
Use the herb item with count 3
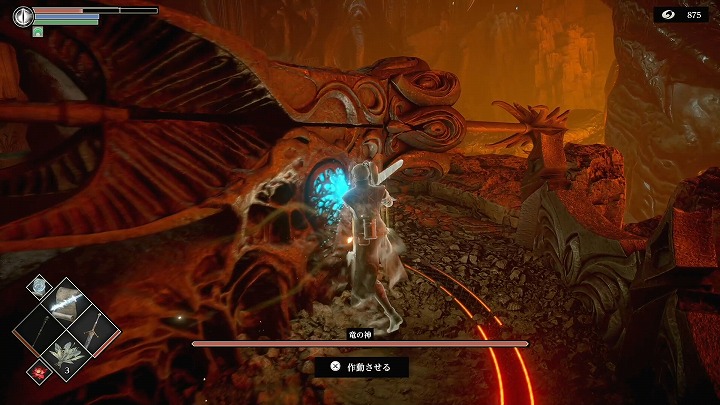click(x=66, y=355)
